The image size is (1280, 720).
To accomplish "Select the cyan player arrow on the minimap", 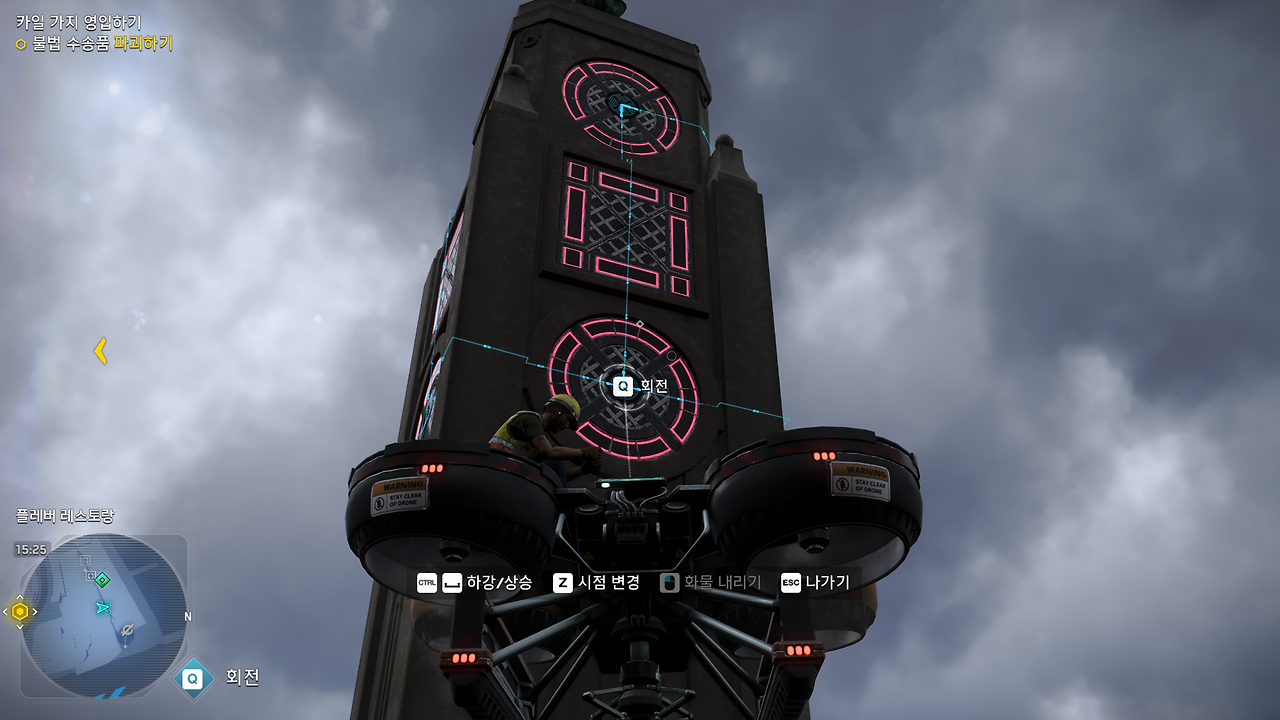I will 102,609.
